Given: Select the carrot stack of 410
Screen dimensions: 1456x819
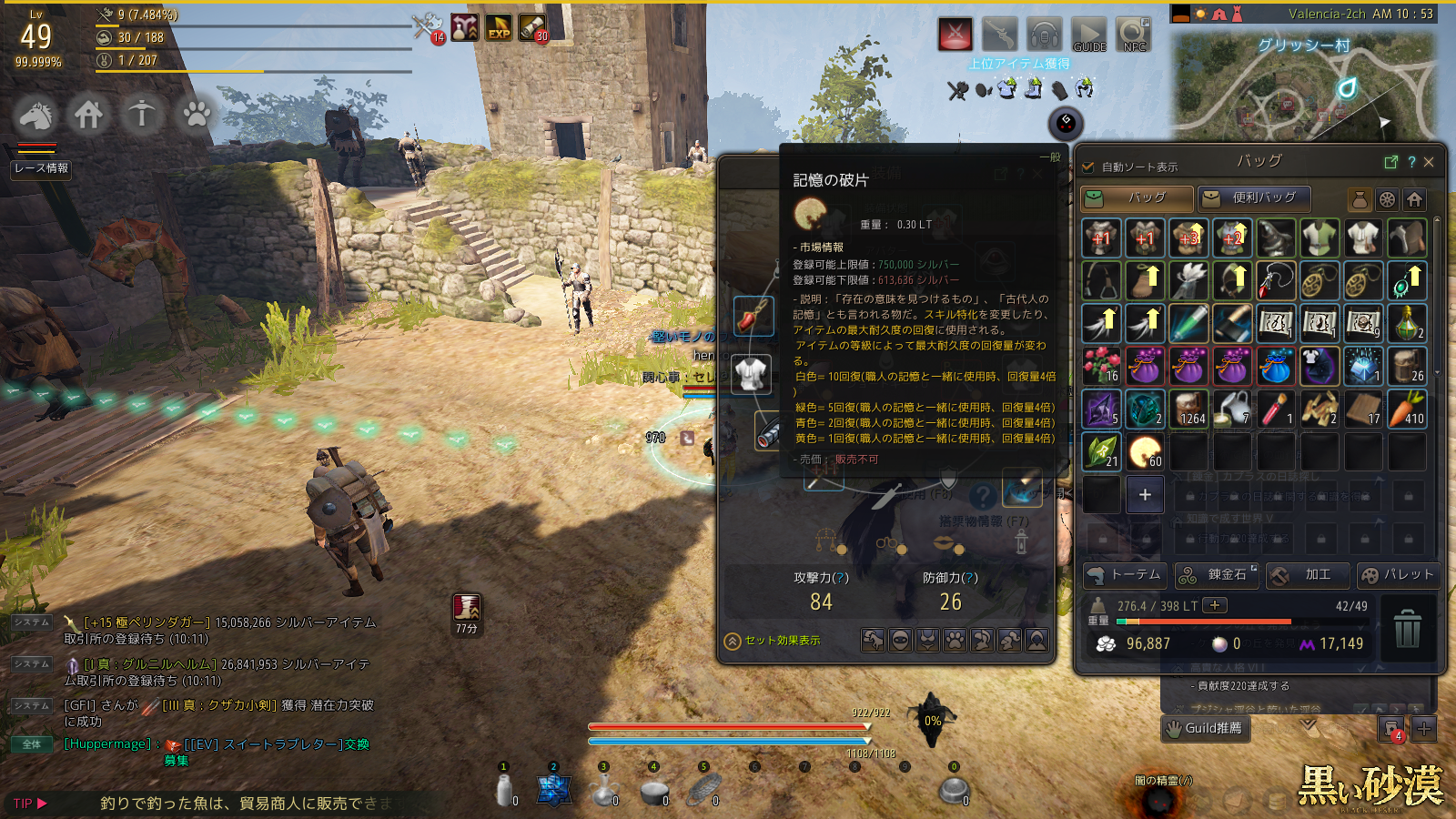Looking at the screenshot, I should point(1407,409).
